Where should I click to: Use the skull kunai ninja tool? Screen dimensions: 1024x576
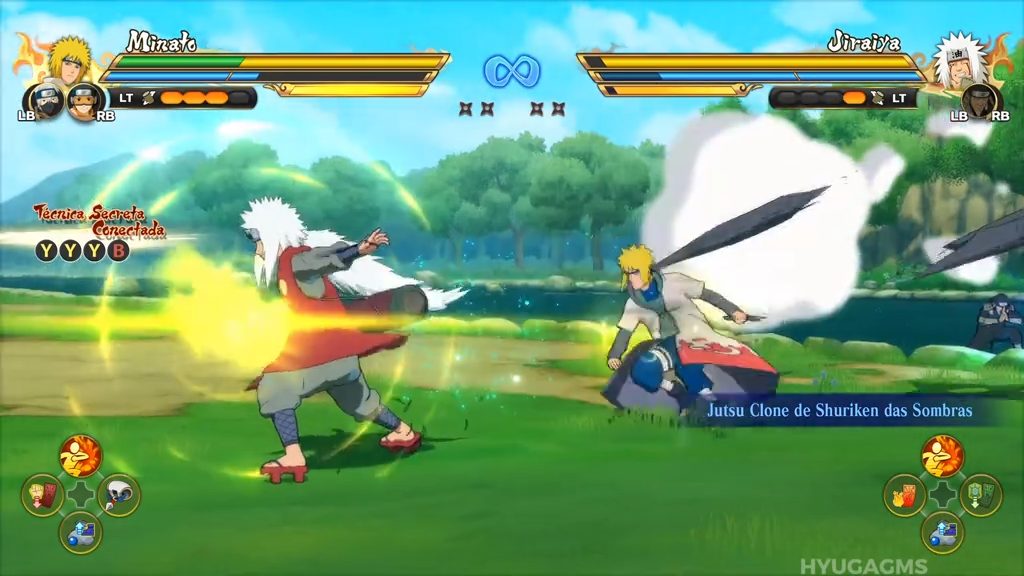point(119,495)
